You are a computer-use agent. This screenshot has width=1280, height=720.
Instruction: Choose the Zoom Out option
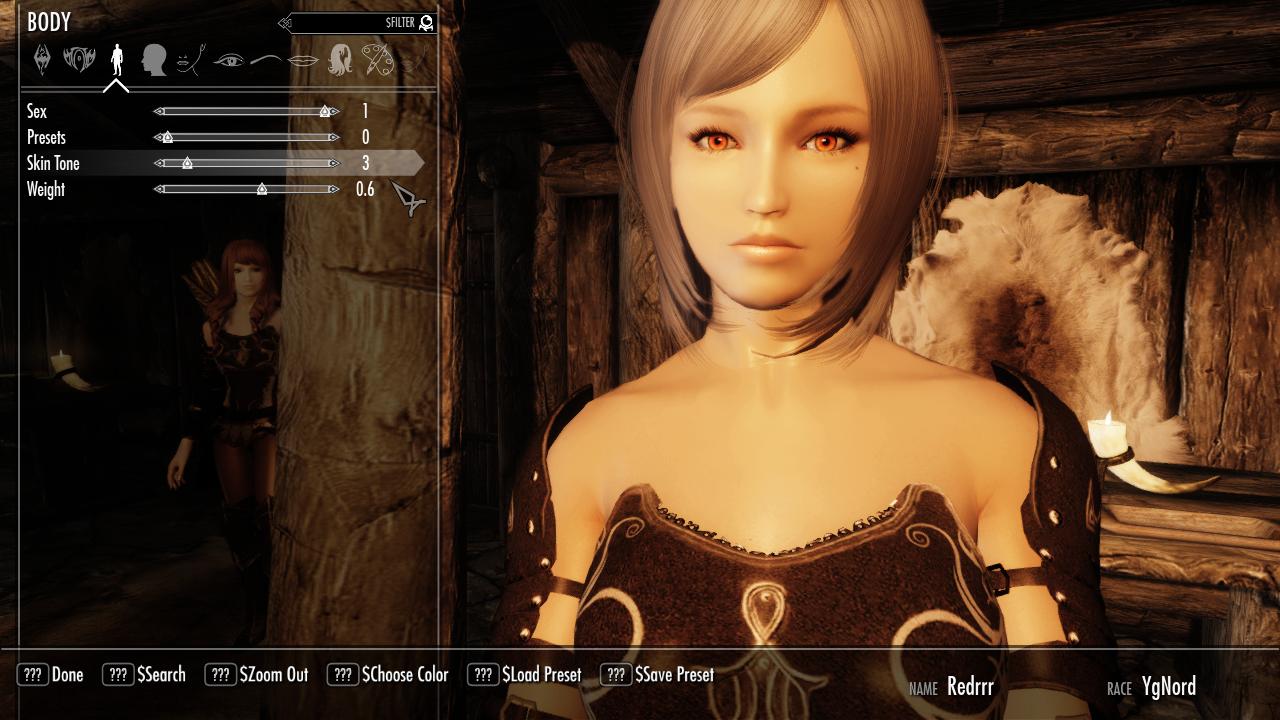tap(257, 675)
